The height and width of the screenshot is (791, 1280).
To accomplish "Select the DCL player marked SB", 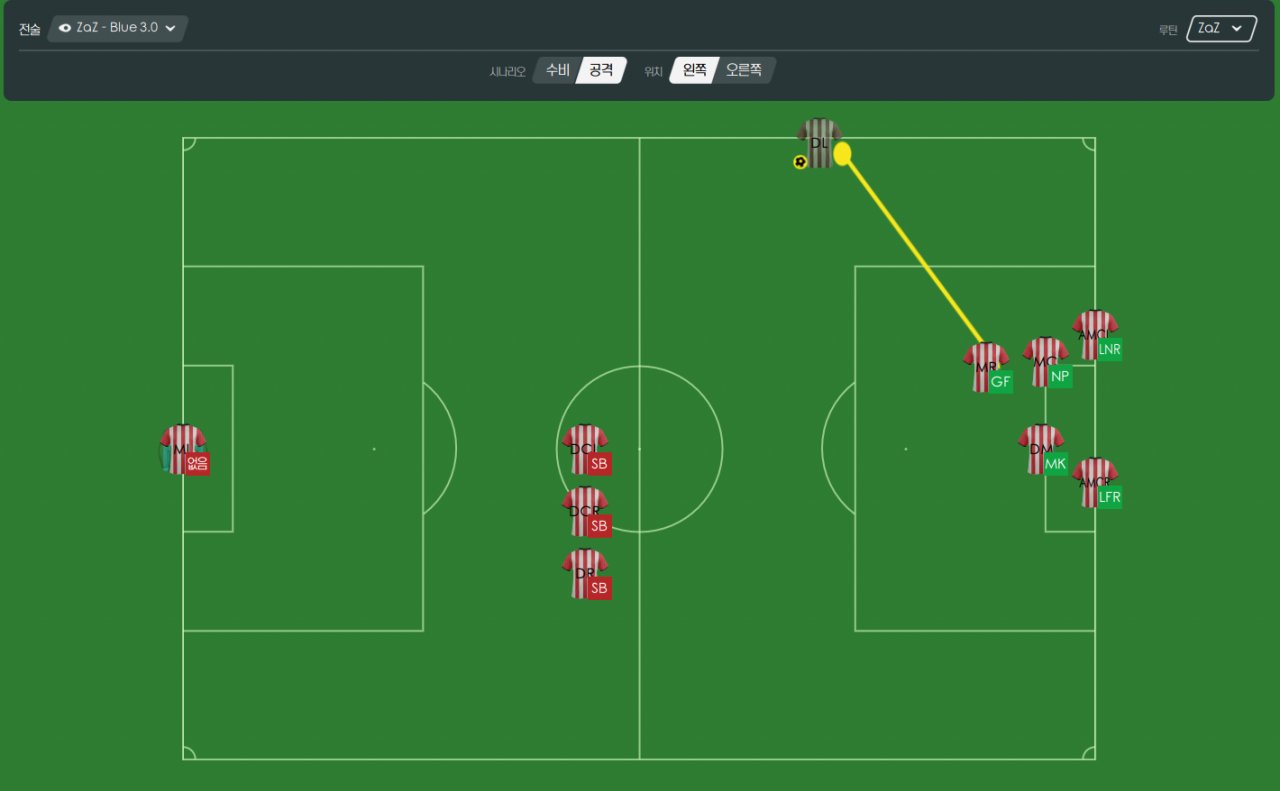I will [584, 449].
